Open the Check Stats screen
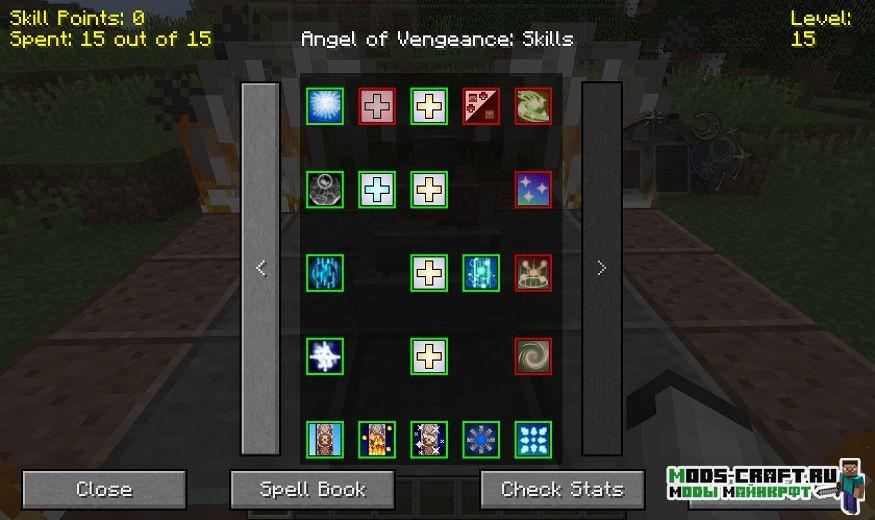Image resolution: width=875 pixels, height=520 pixels. [562, 490]
